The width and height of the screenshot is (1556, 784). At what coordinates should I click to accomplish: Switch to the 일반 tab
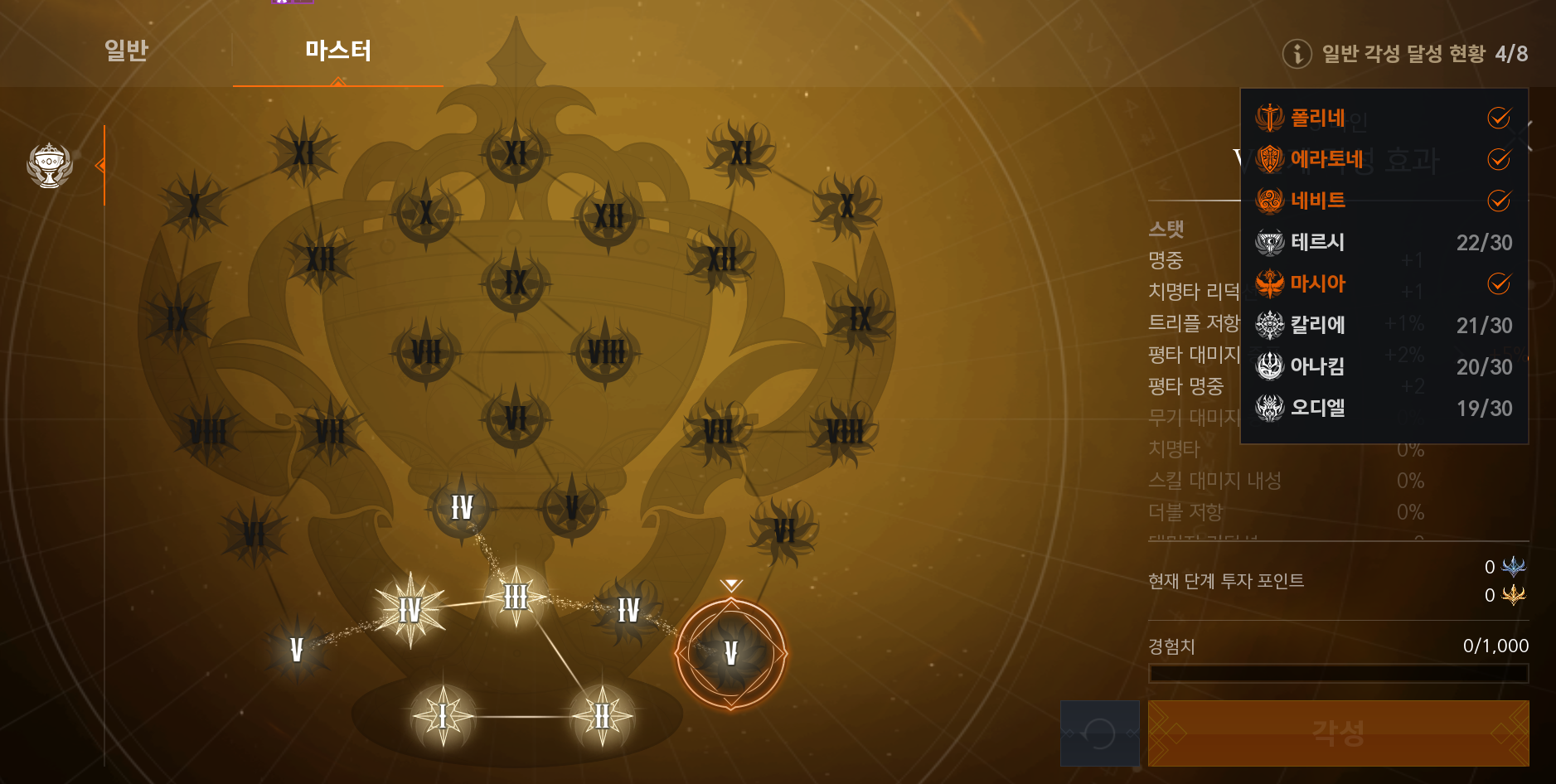click(126, 51)
